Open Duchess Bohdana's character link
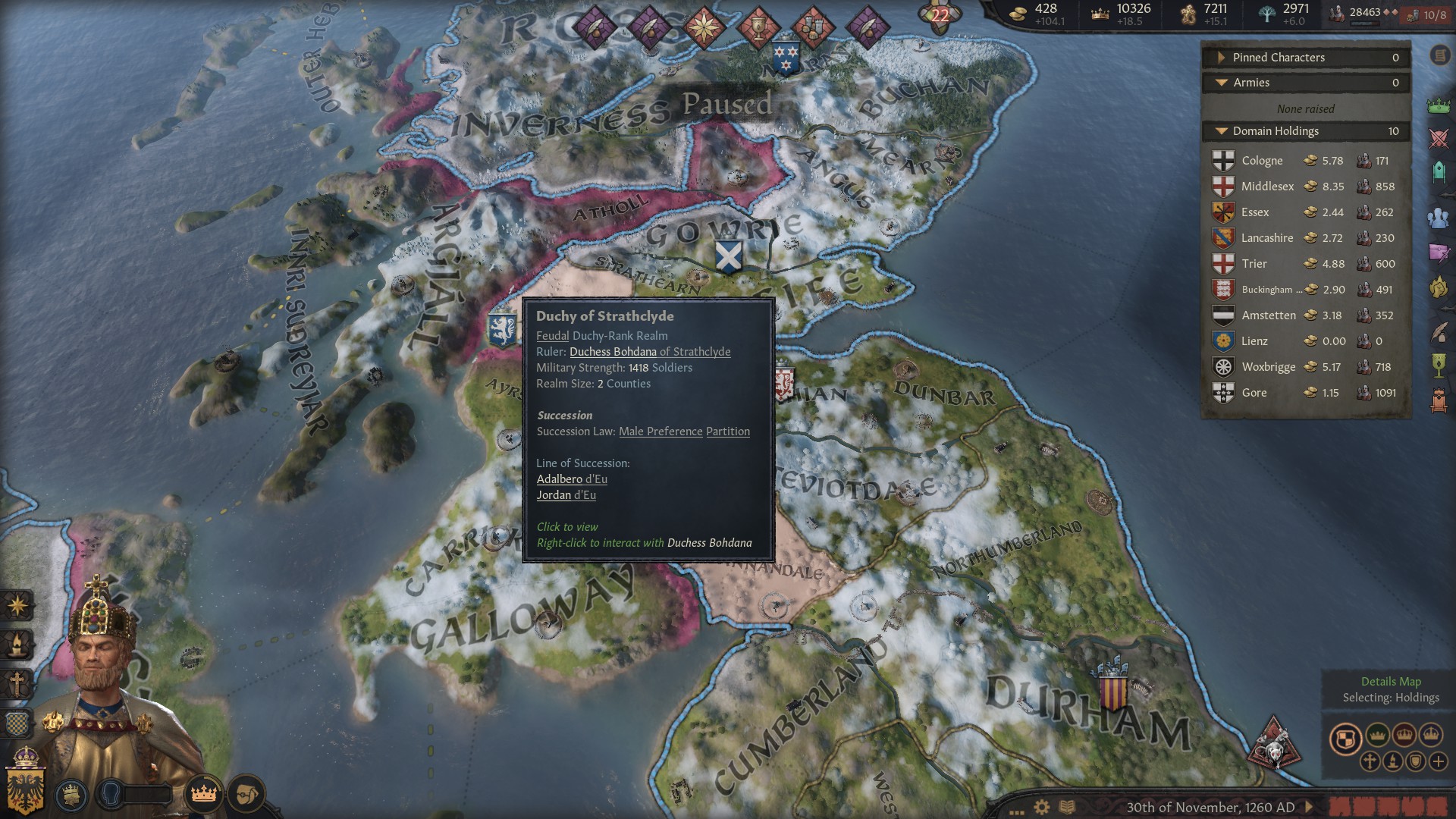This screenshot has height=819, width=1456. point(613,352)
